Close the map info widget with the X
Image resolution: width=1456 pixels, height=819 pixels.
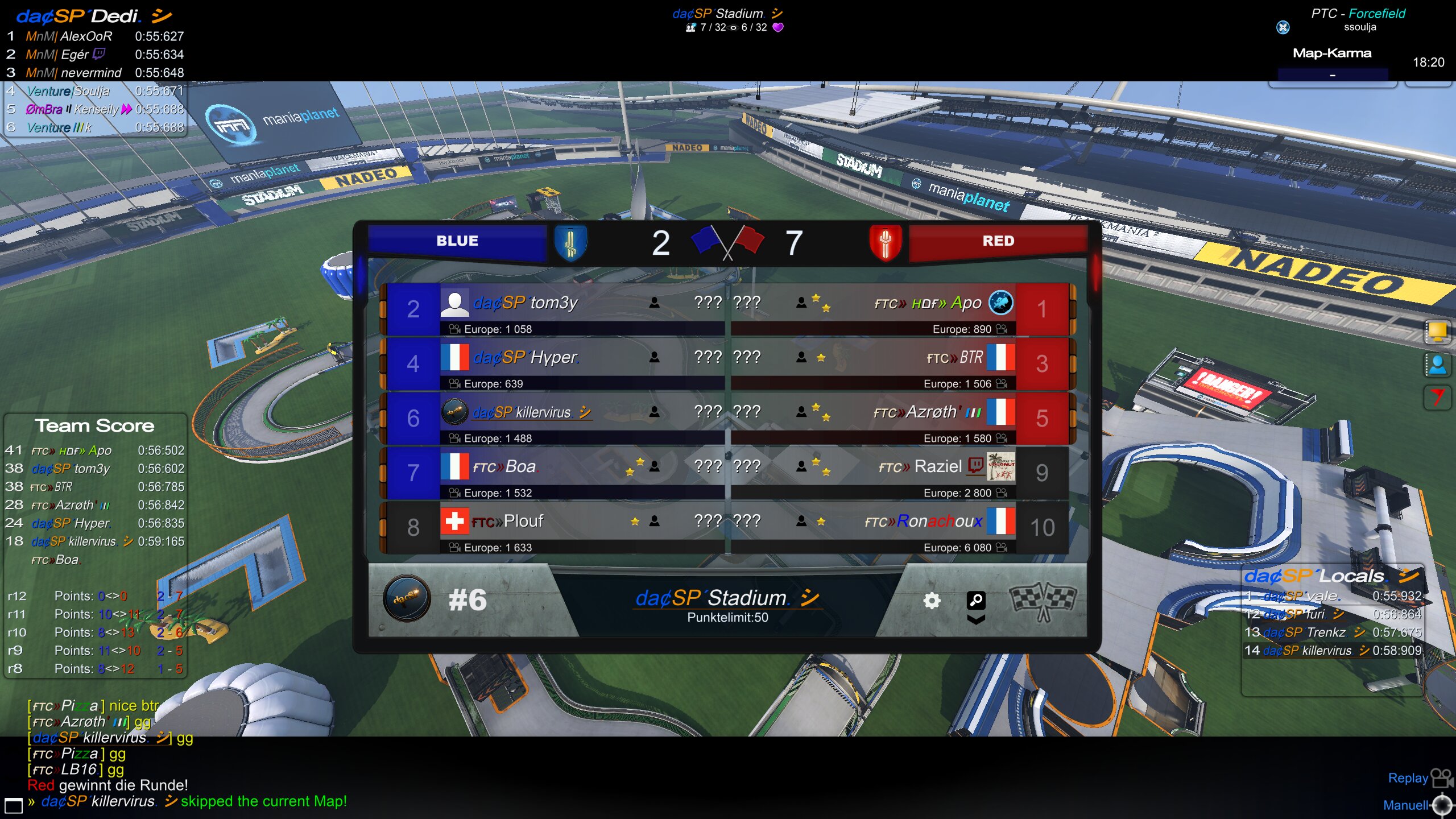click(x=1283, y=27)
